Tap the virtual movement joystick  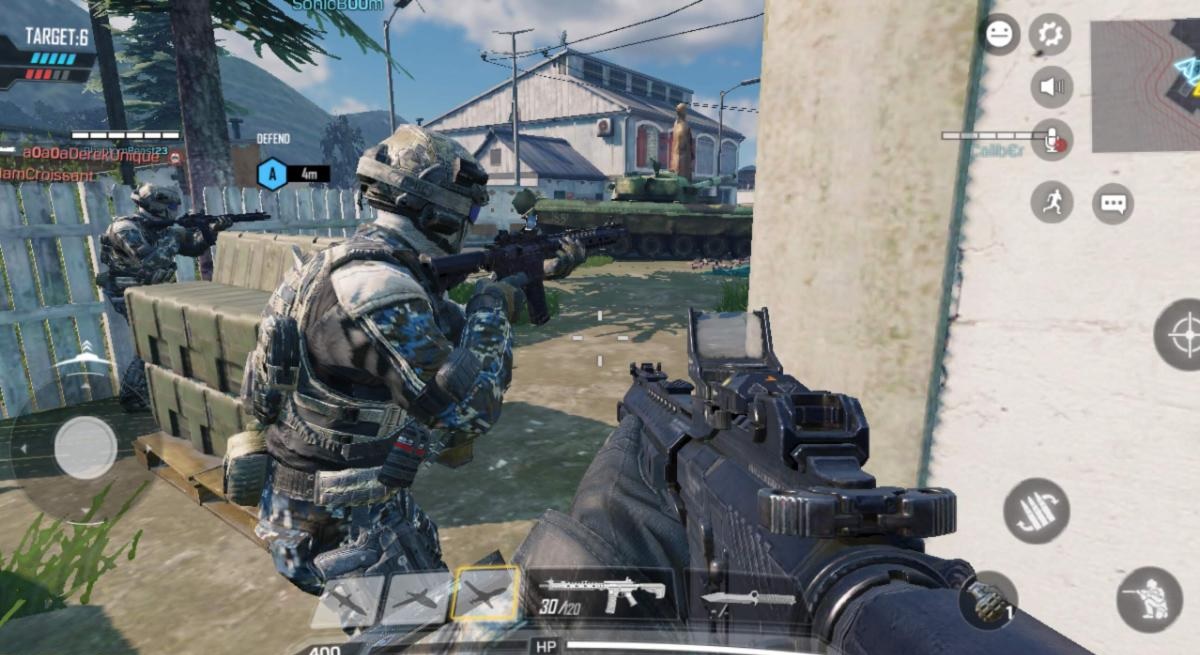coord(86,447)
